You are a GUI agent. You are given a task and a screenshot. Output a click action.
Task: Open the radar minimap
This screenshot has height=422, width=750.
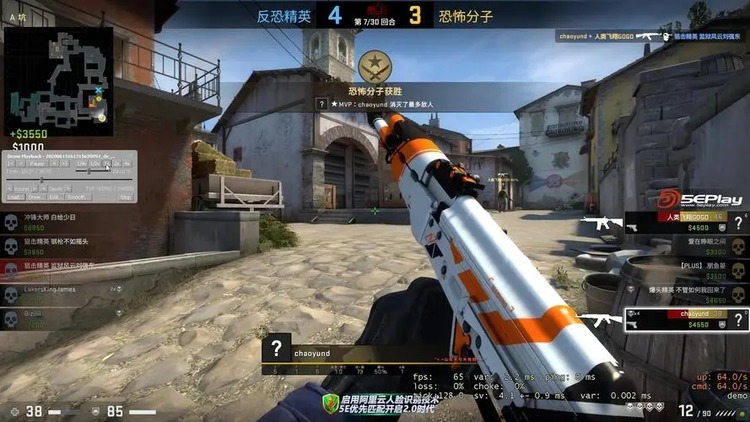pyautogui.click(x=58, y=73)
